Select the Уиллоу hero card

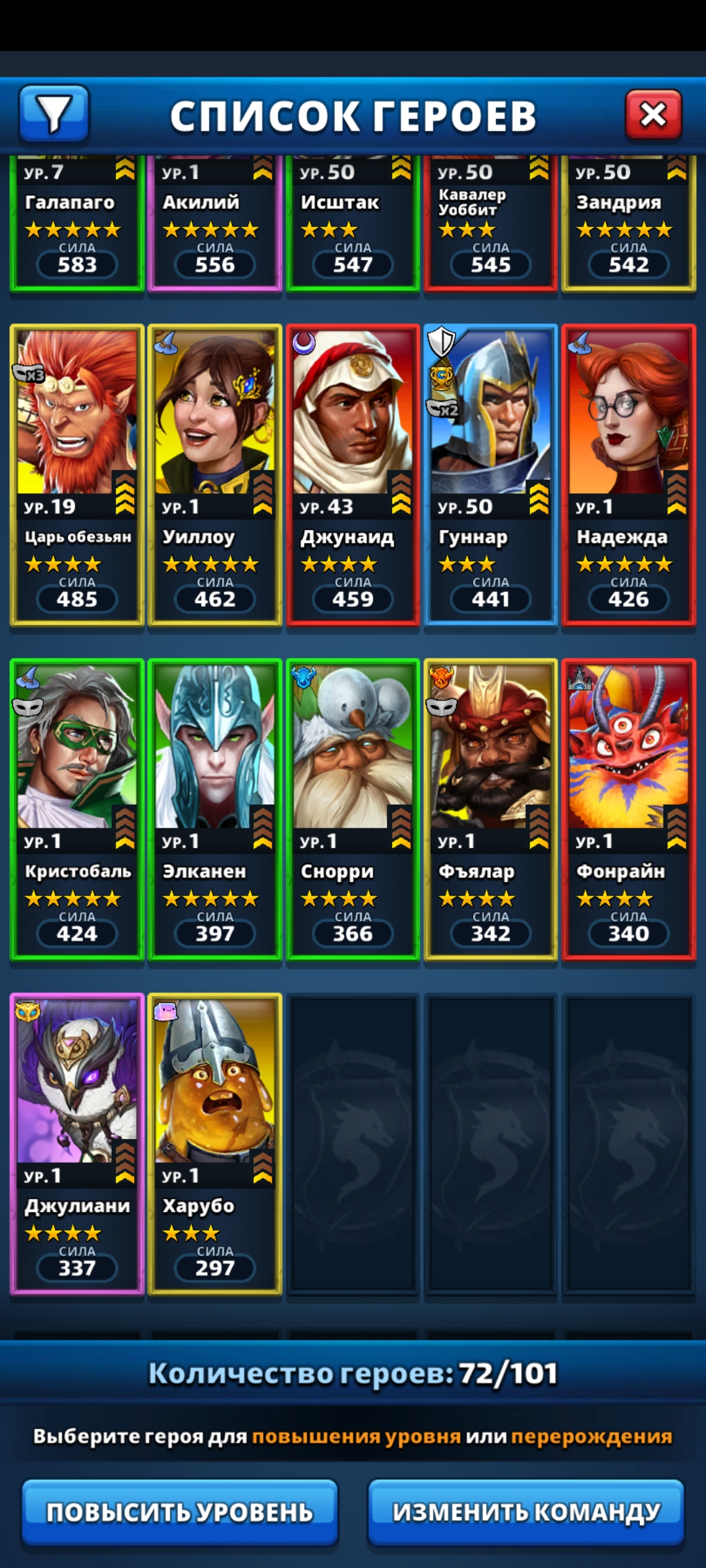point(215,475)
